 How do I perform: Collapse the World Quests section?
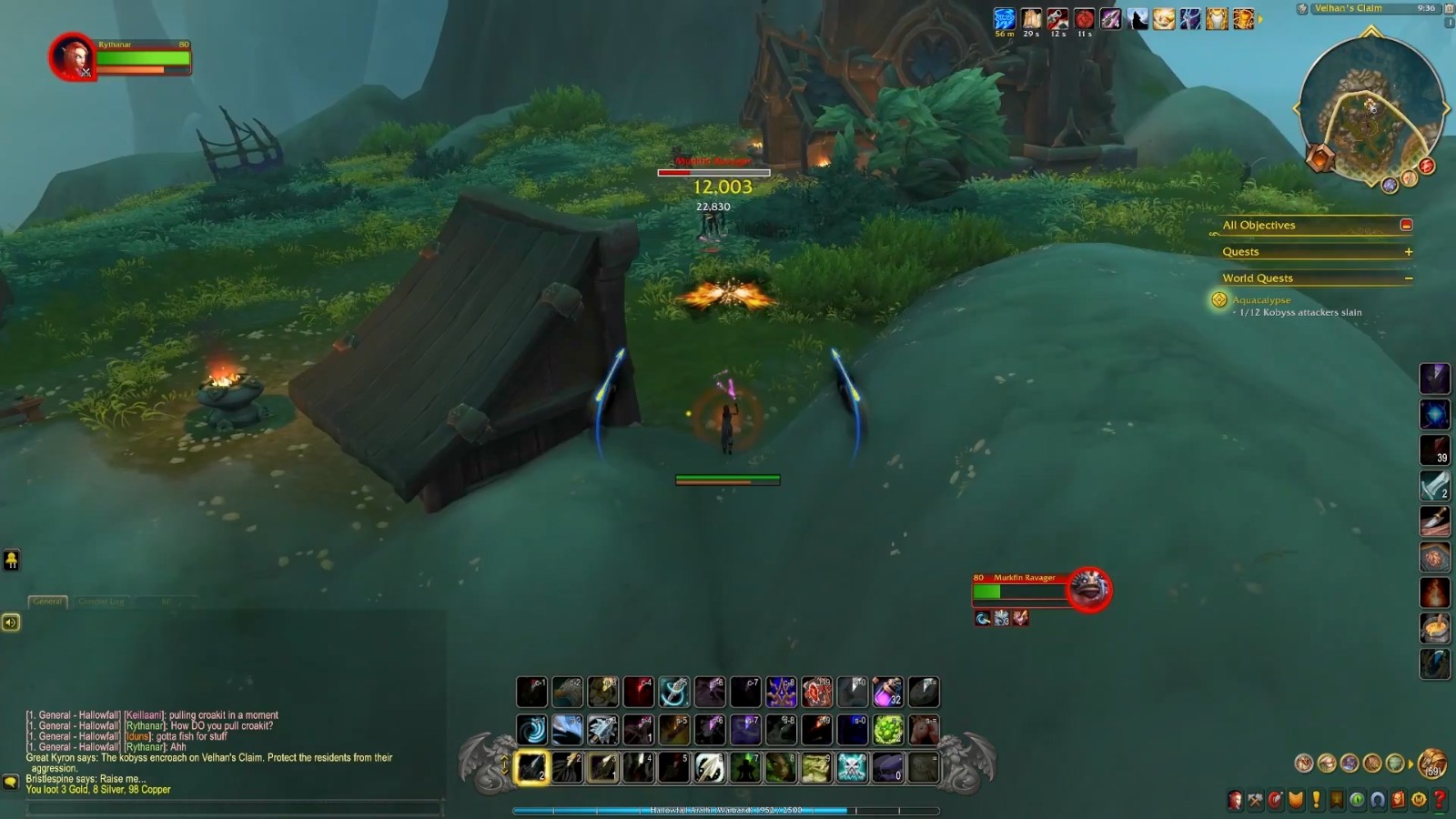(1408, 278)
